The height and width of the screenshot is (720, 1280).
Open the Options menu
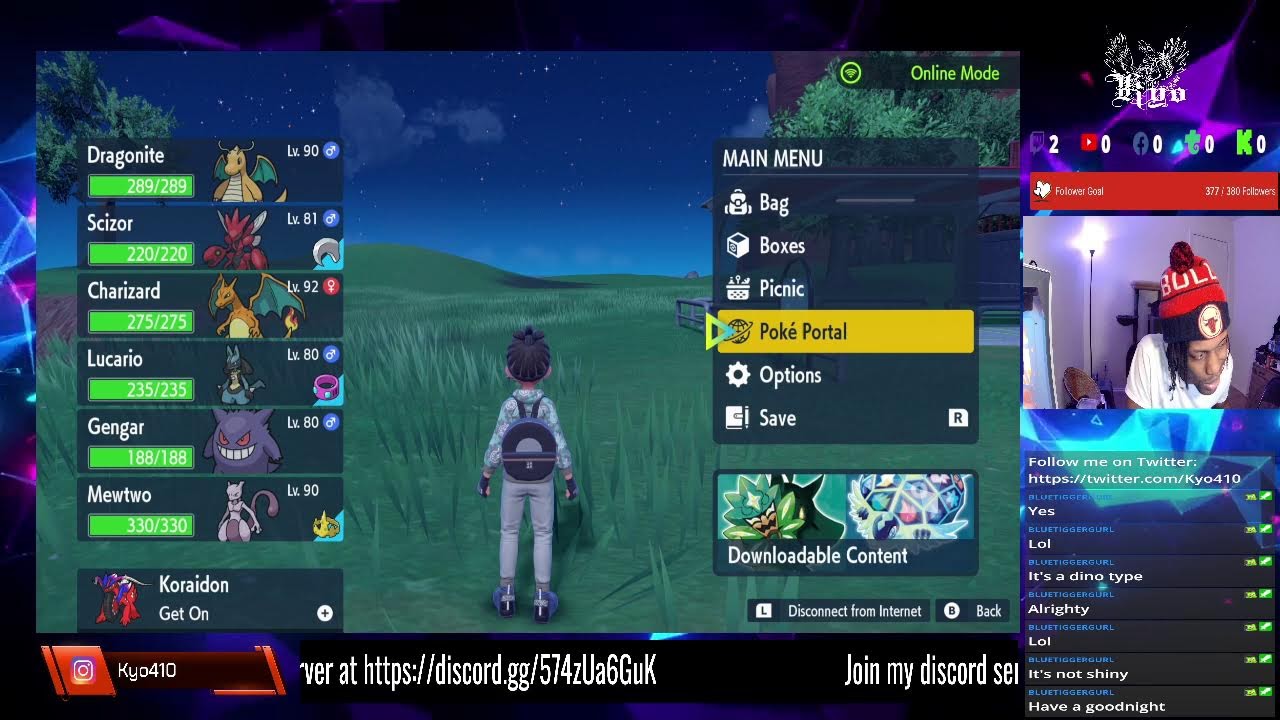coord(845,375)
